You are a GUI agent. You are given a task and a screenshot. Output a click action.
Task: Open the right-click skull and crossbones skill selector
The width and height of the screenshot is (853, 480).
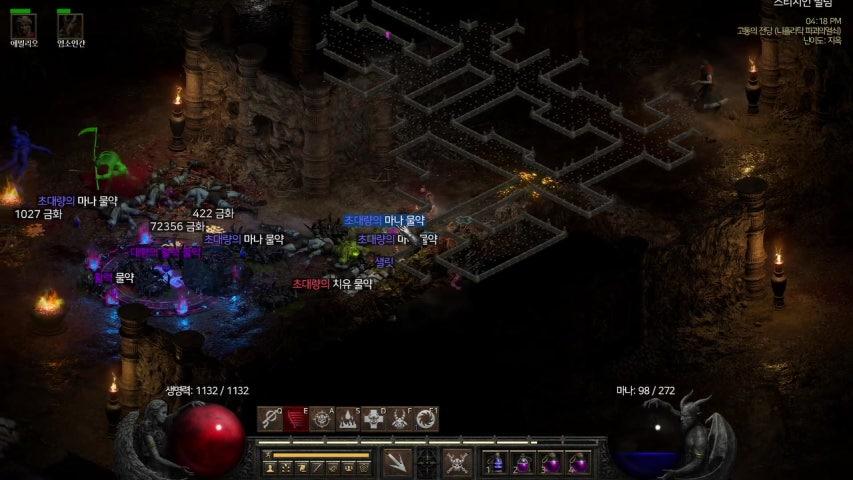458,463
